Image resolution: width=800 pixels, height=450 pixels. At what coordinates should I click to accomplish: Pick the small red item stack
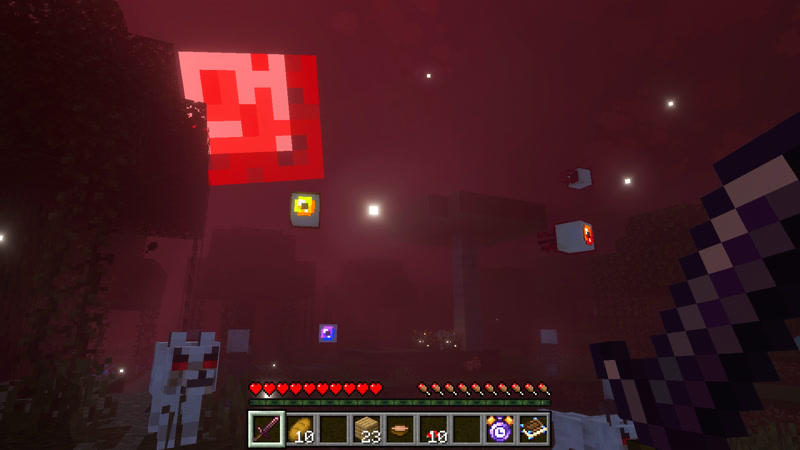coord(433,429)
